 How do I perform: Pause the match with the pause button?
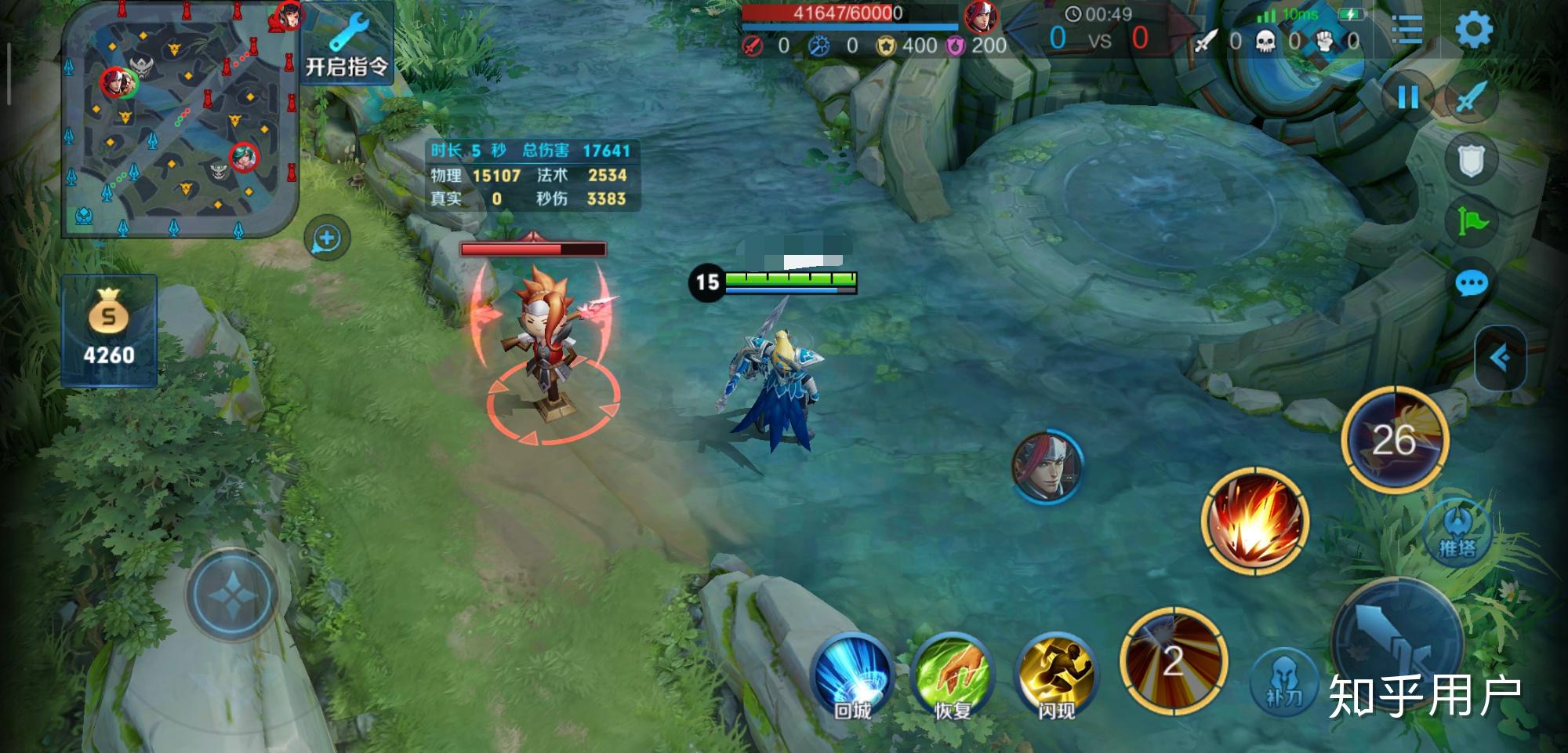click(1407, 98)
